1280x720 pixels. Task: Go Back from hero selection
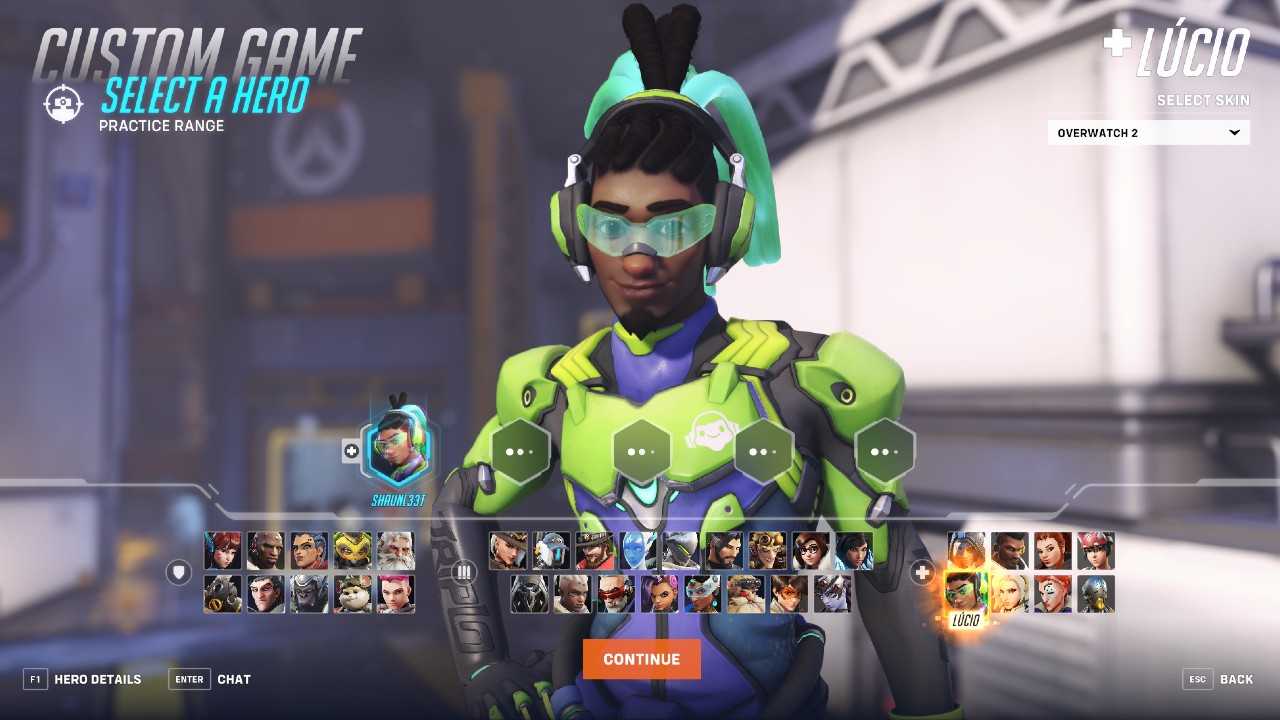click(x=1218, y=679)
